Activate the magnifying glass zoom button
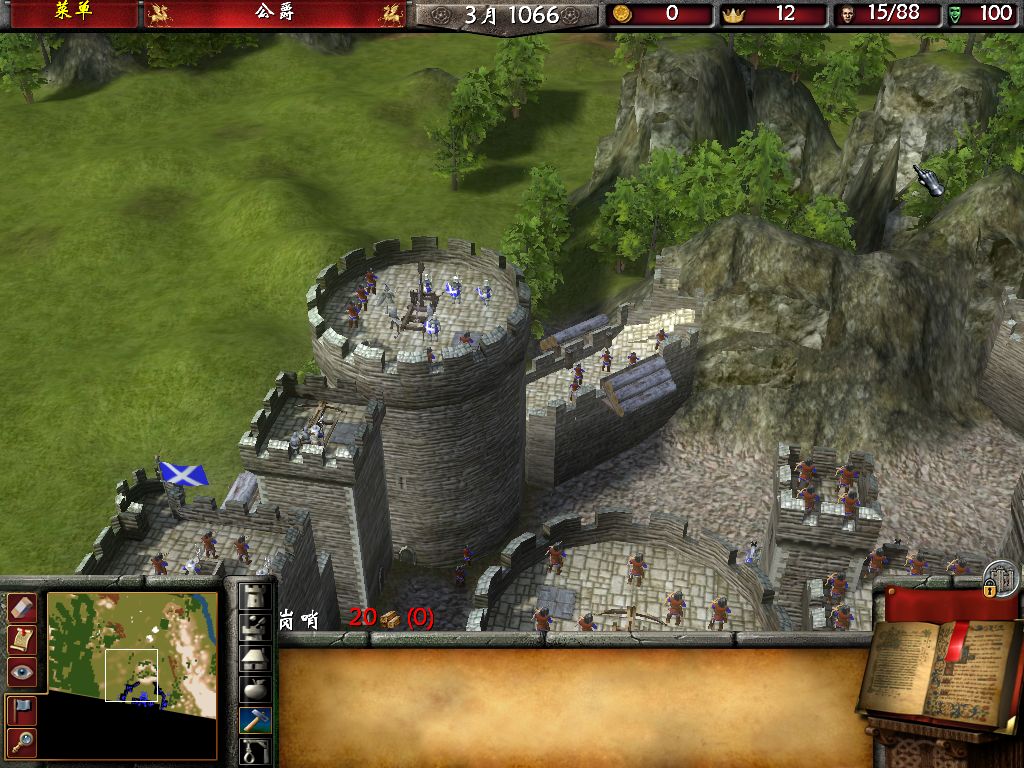Viewport: 1024px width, 768px height. (22, 741)
